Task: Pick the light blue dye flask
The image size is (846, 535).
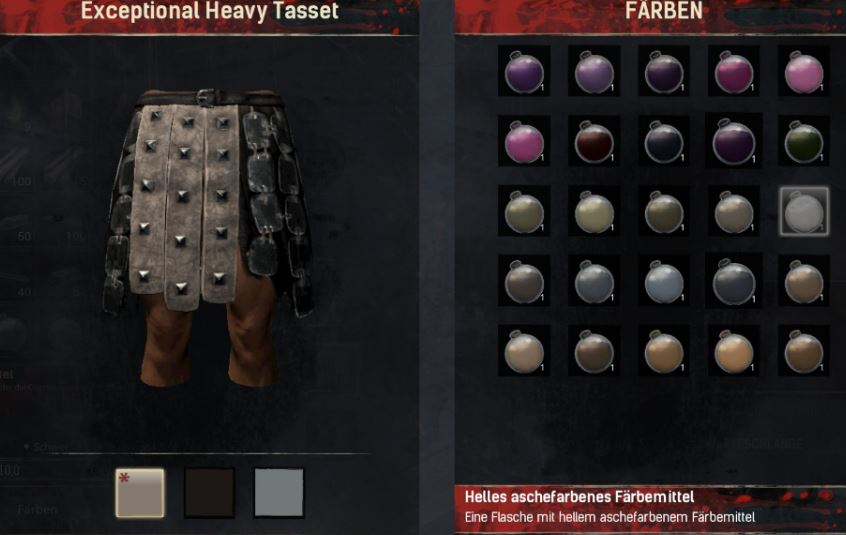Action: click(664, 282)
